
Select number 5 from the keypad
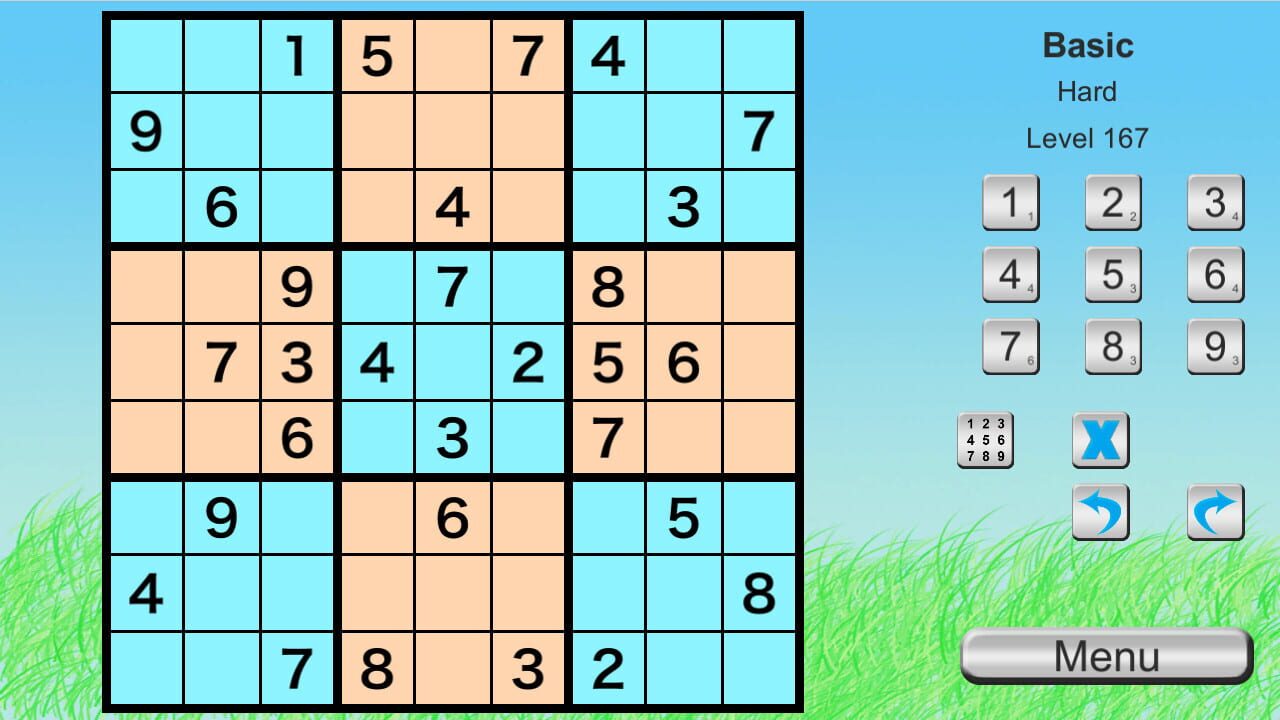[x=1113, y=274]
